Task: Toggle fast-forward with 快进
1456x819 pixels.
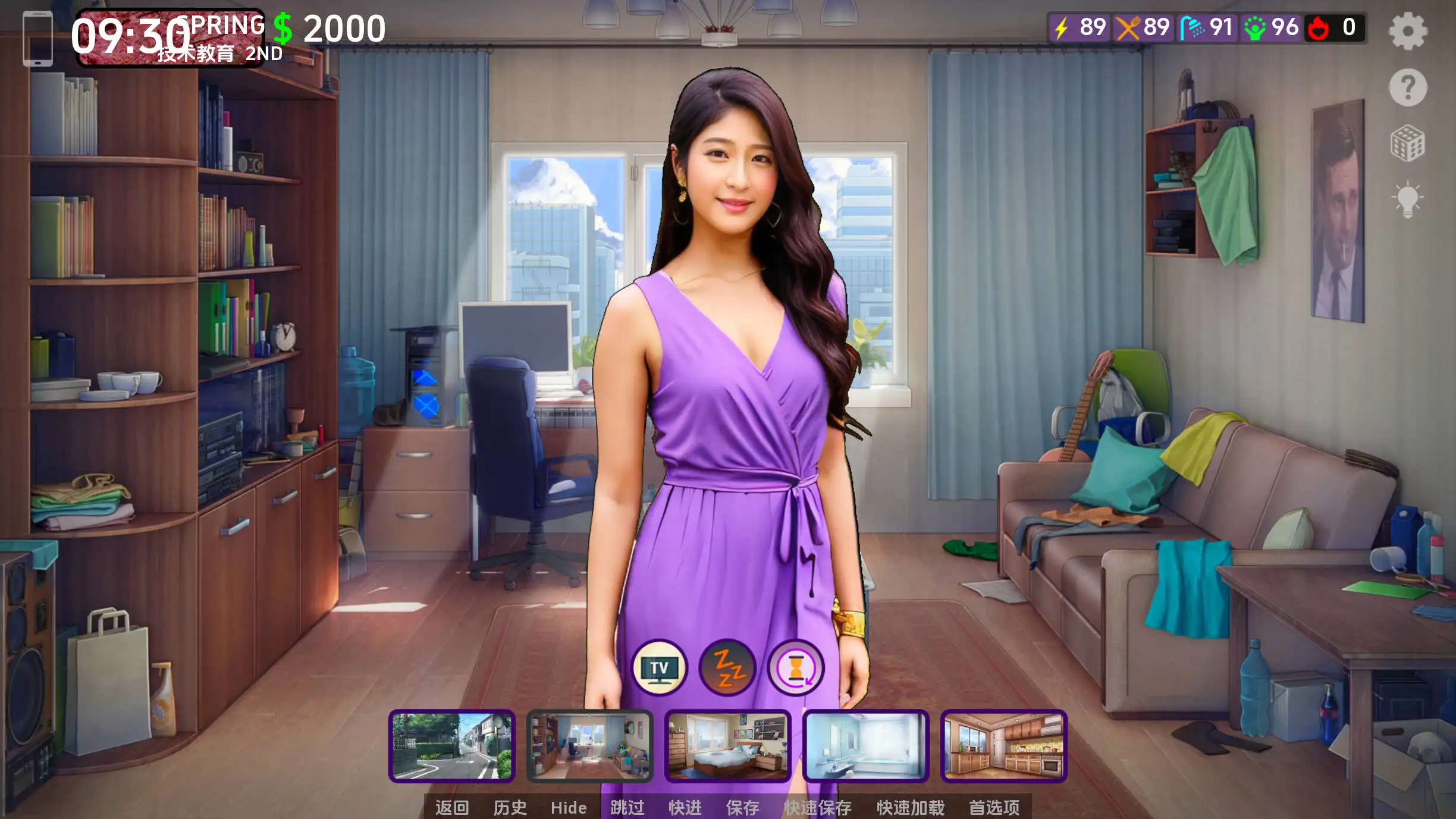Action: click(685, 808)
